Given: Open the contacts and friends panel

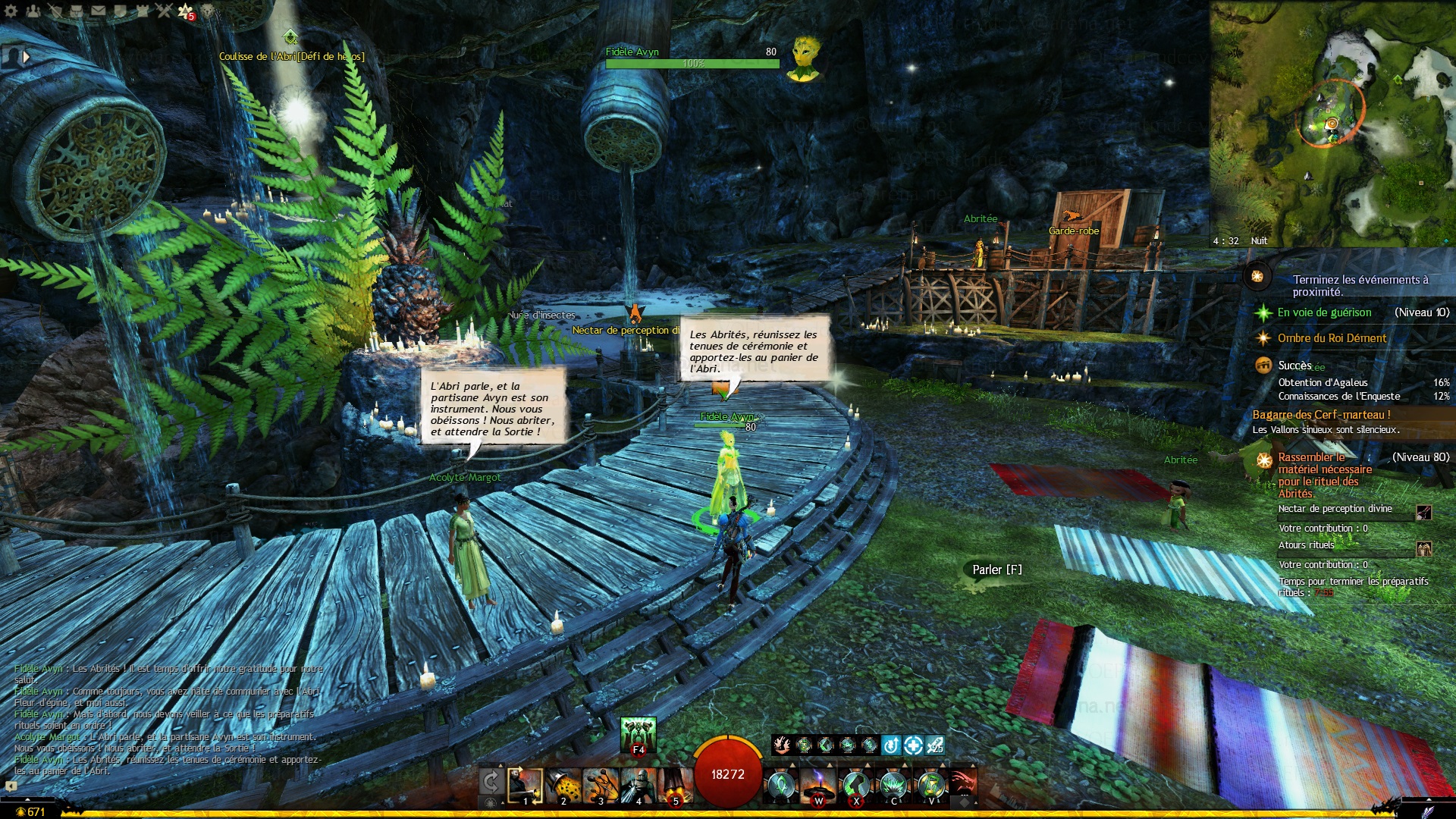Looking at the screenshot, I should tap(33, 11).
